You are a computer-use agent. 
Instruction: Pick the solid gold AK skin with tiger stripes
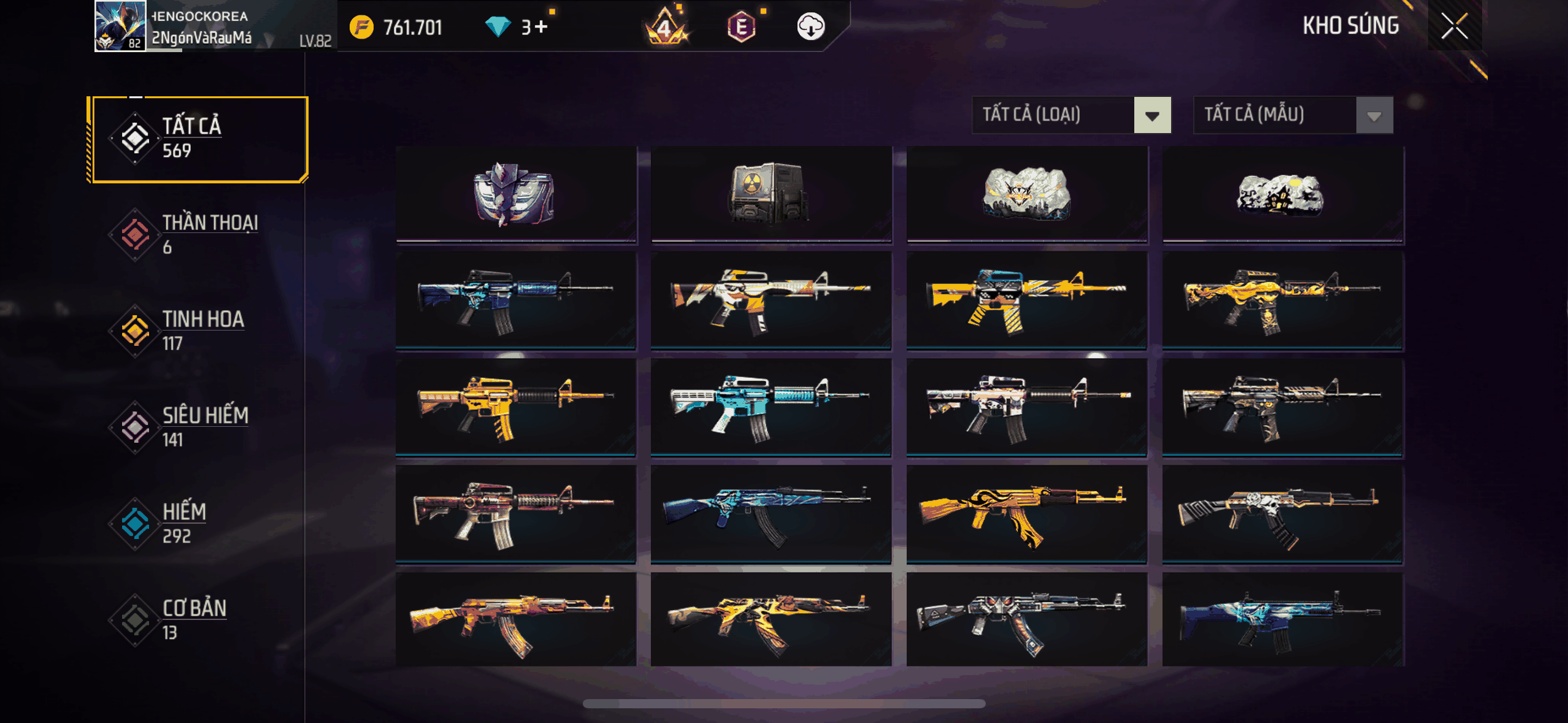click(1026, 514)
